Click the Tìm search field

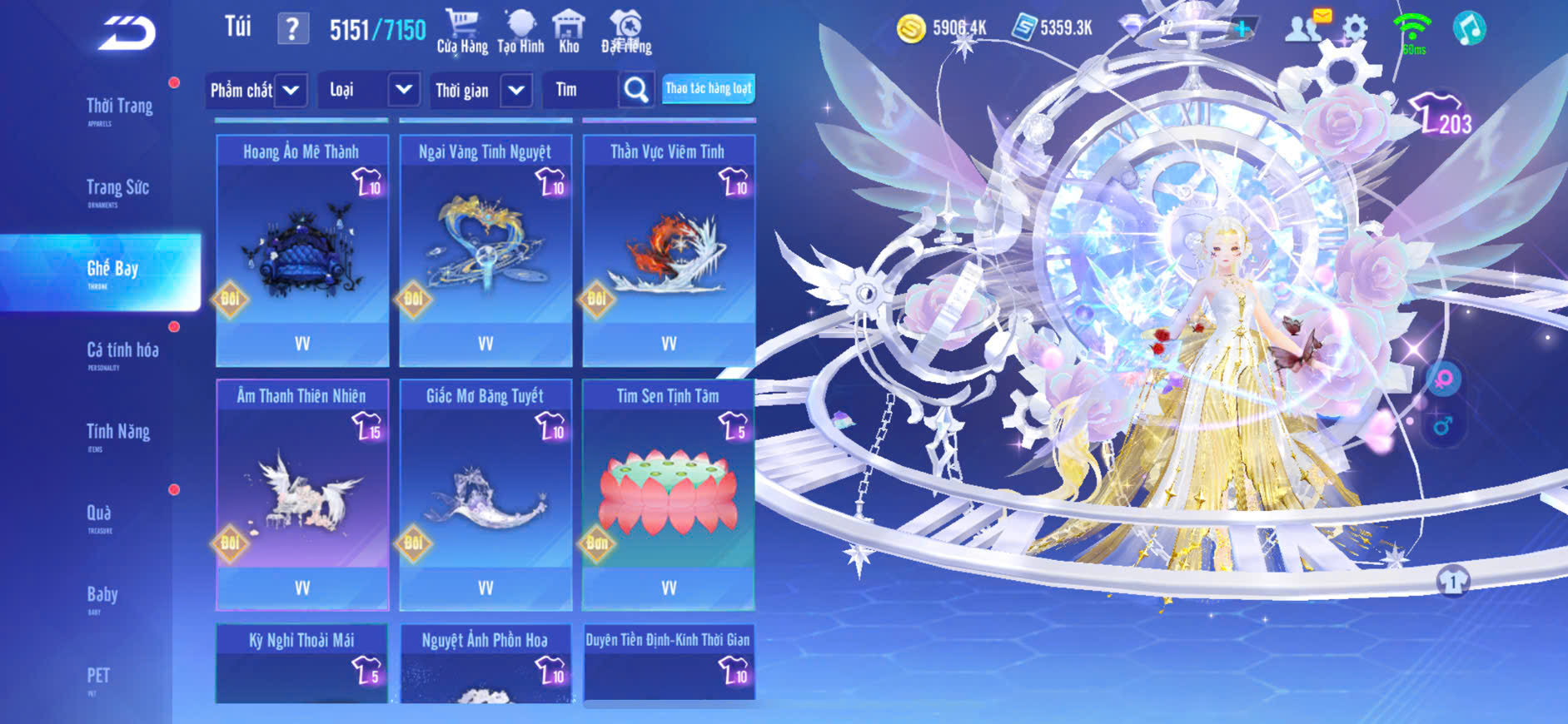(580, 90)
